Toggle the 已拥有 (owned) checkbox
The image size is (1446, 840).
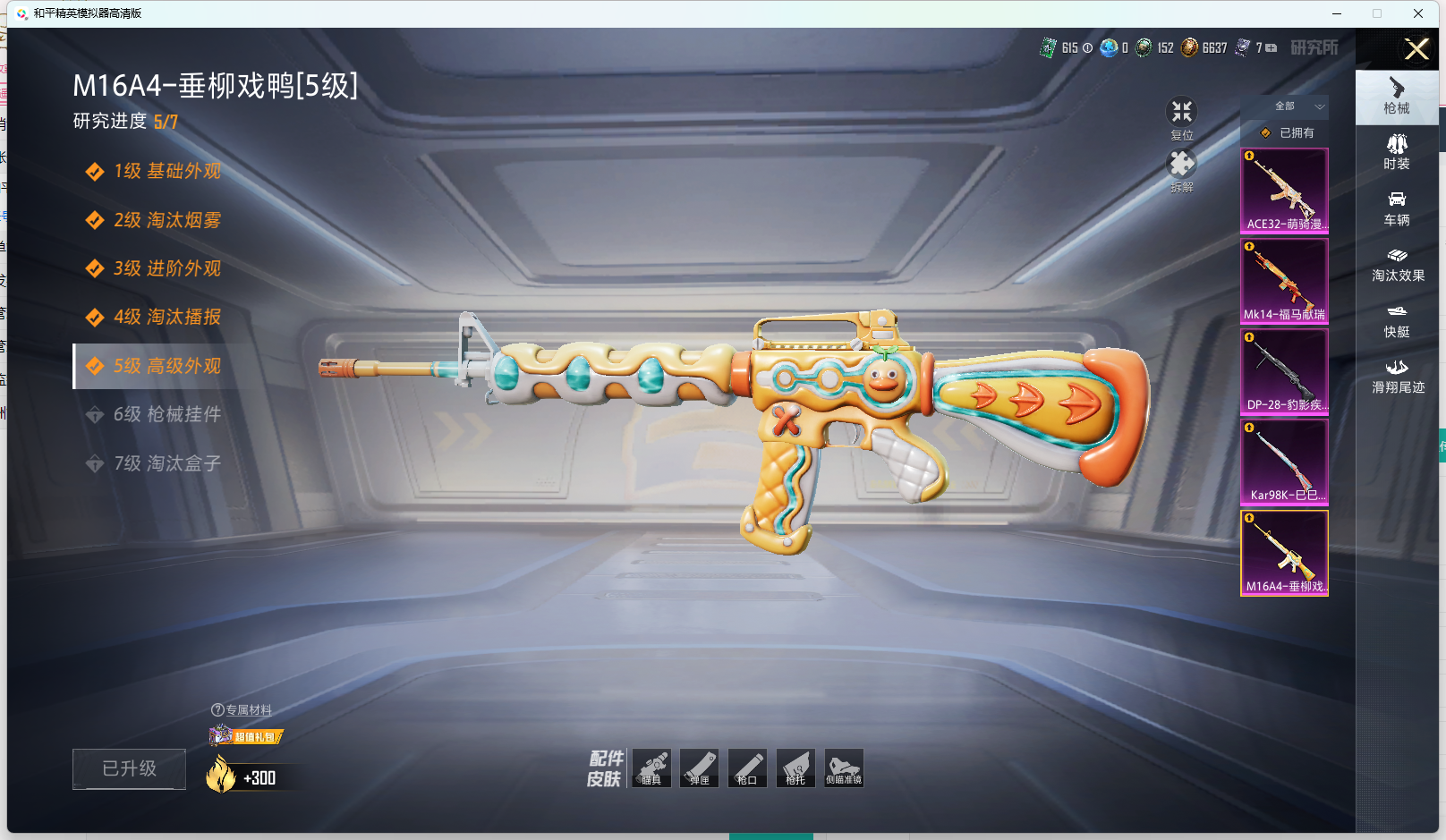pyautogui.click(x=1266, y=133)
